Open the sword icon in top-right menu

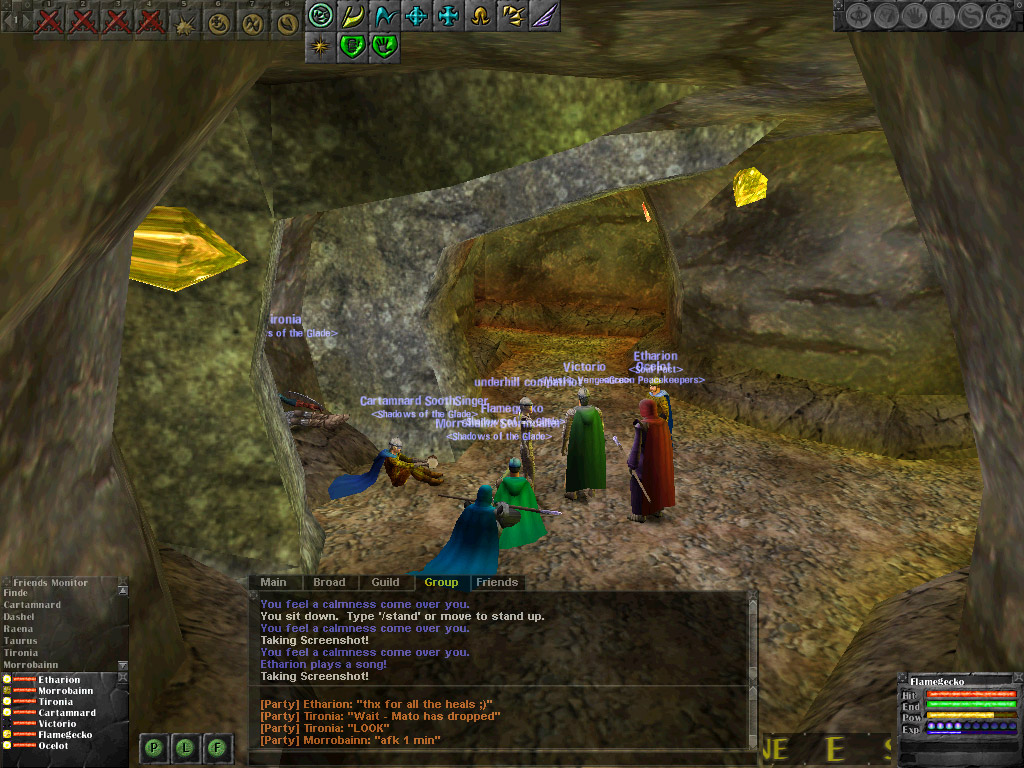pos(942,15)
